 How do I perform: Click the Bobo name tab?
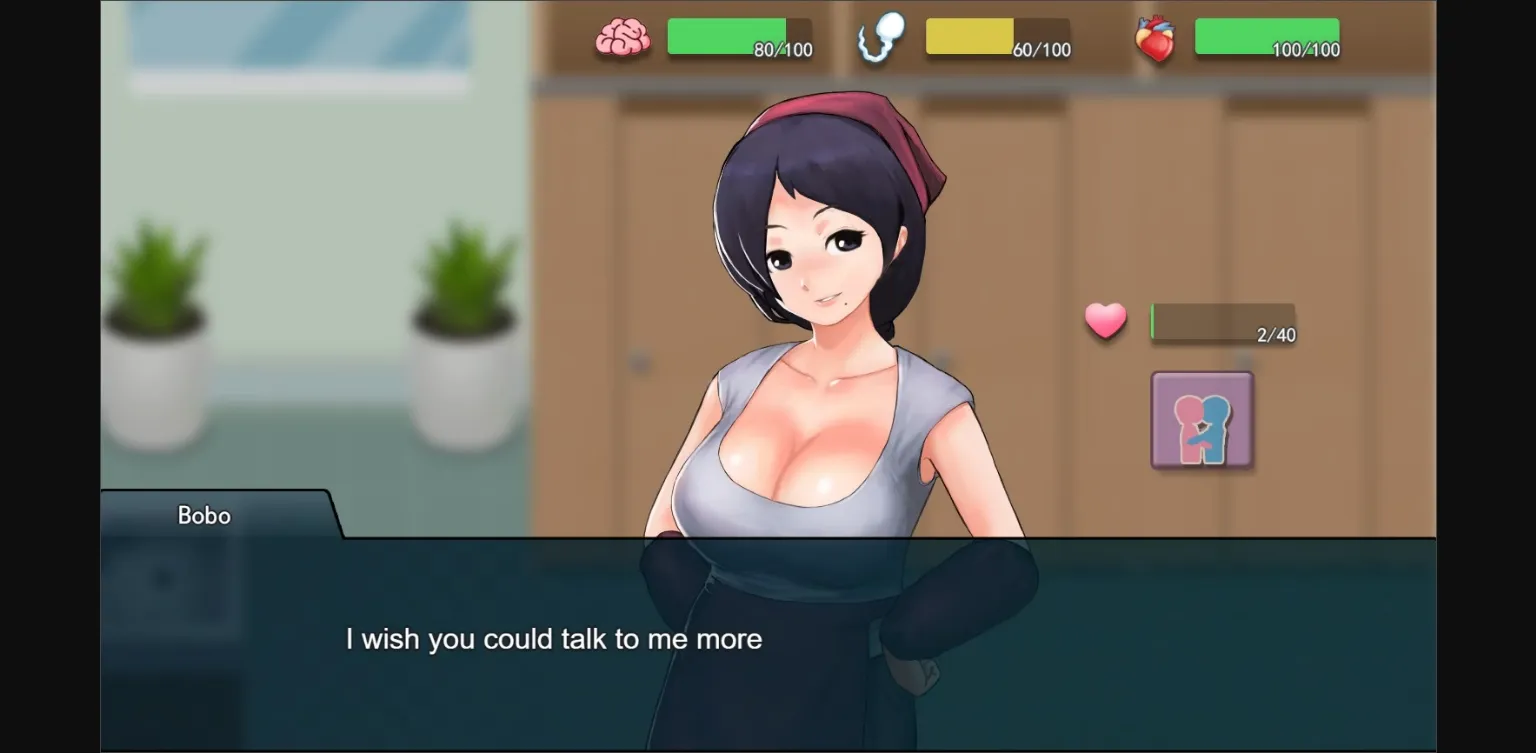tap(203, 515)
